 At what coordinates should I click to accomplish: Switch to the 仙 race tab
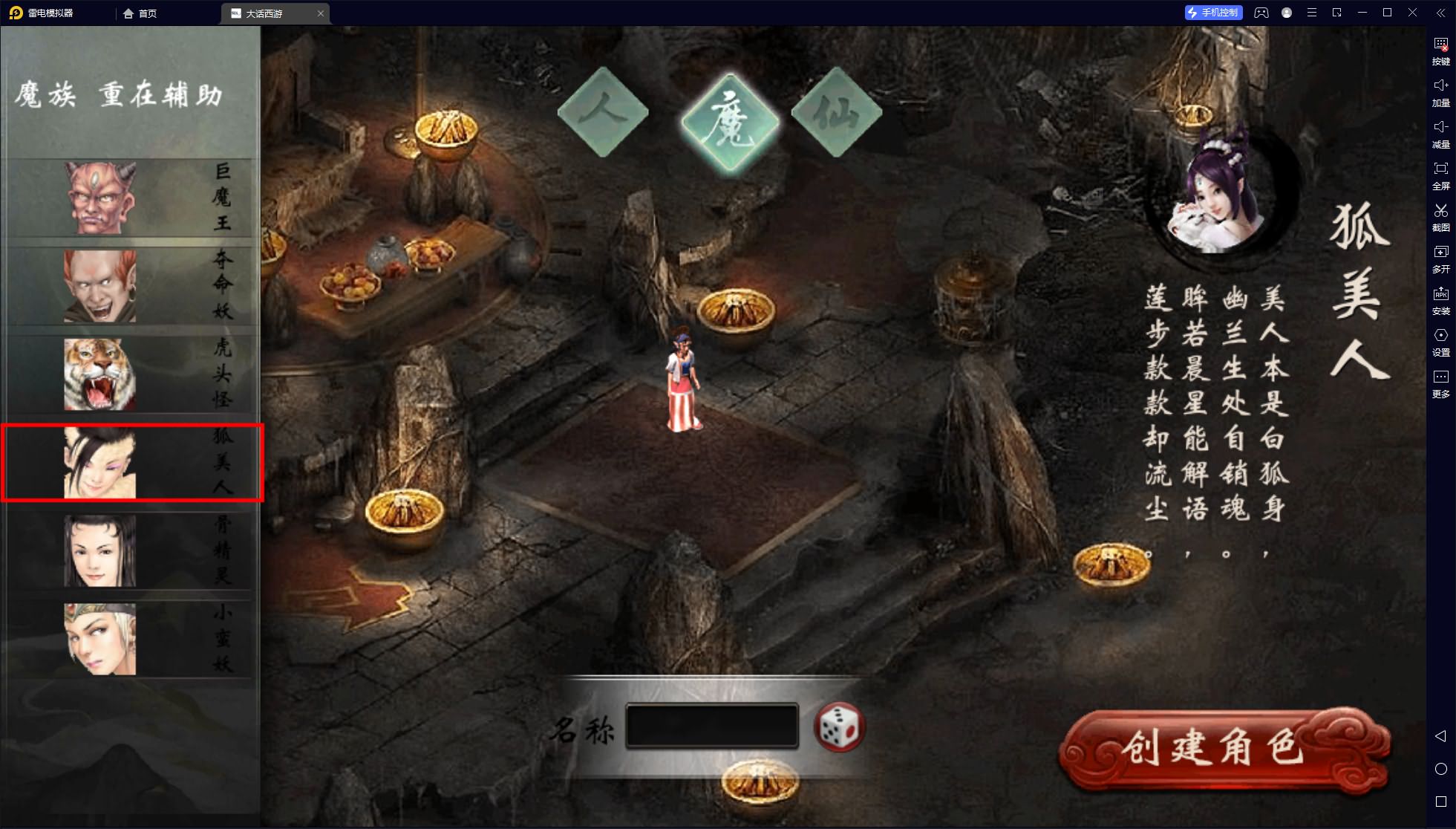(837, 113)
